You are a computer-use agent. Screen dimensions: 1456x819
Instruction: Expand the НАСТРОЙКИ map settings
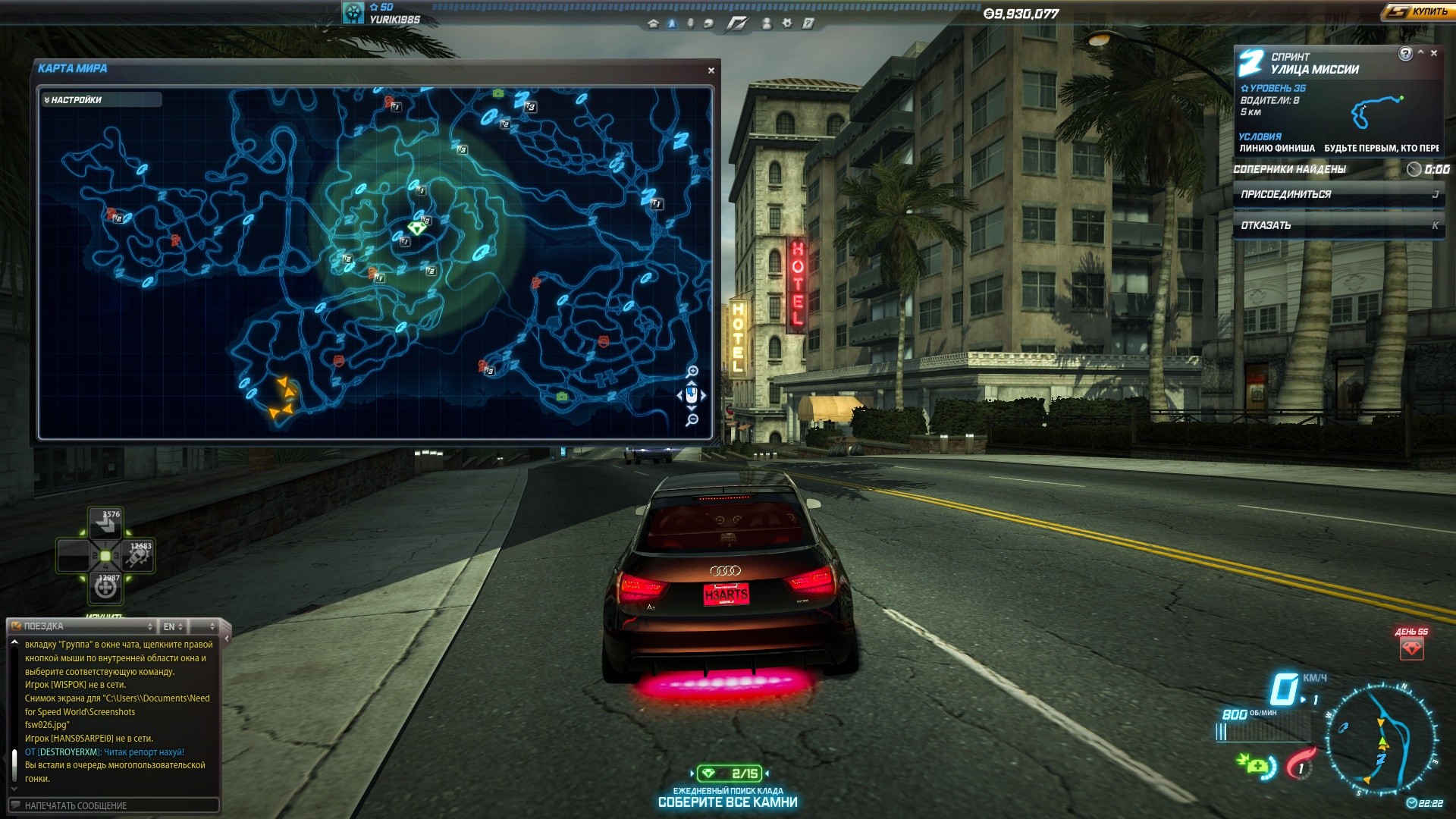(x=101, y=100)
